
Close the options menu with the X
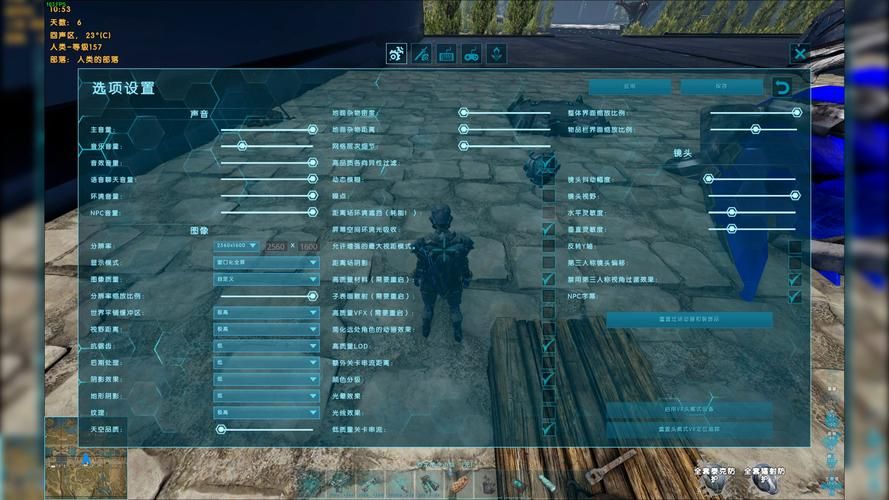(799, 54)
